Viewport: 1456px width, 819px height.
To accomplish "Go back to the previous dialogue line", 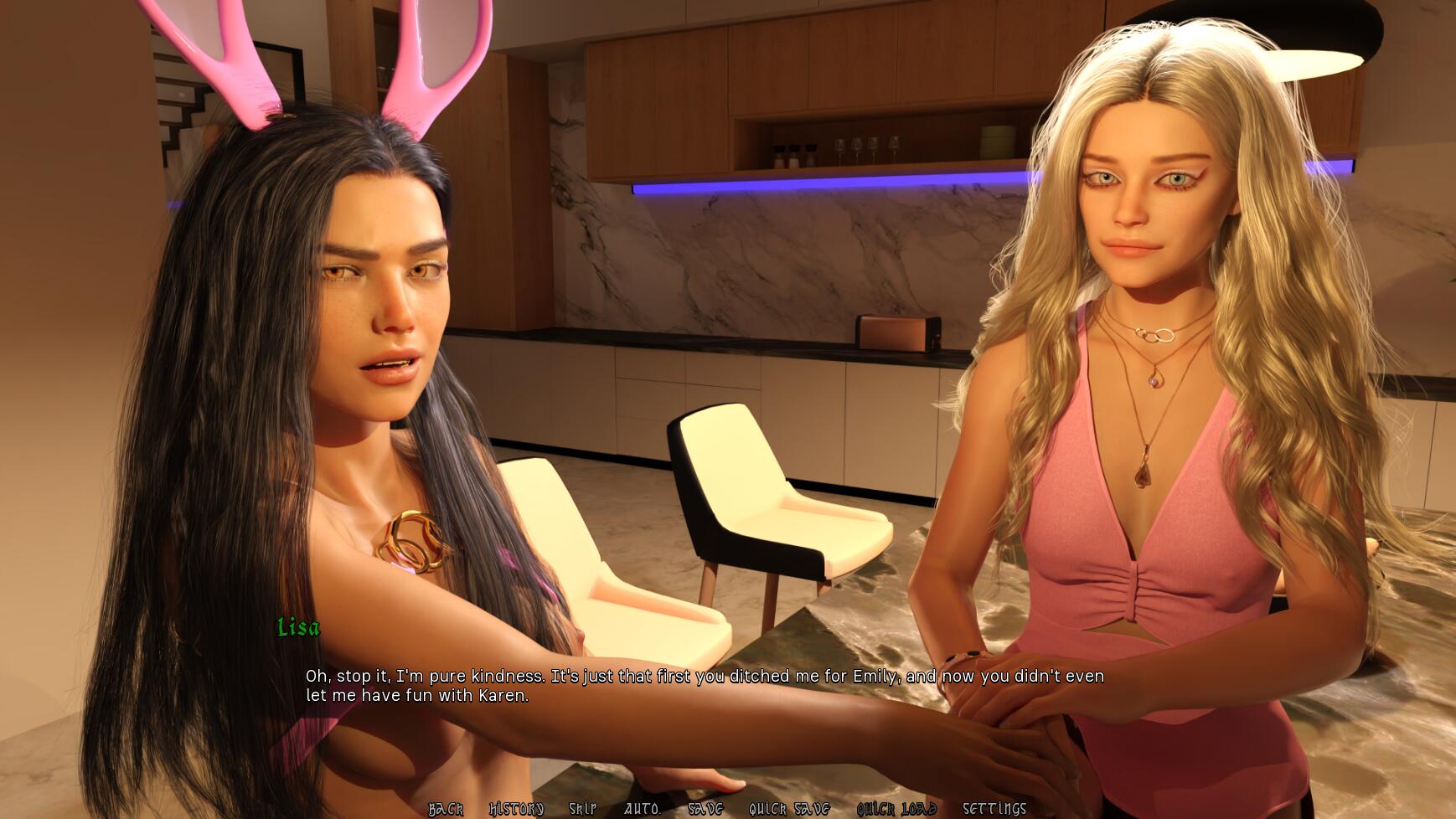I will [446, 808].
